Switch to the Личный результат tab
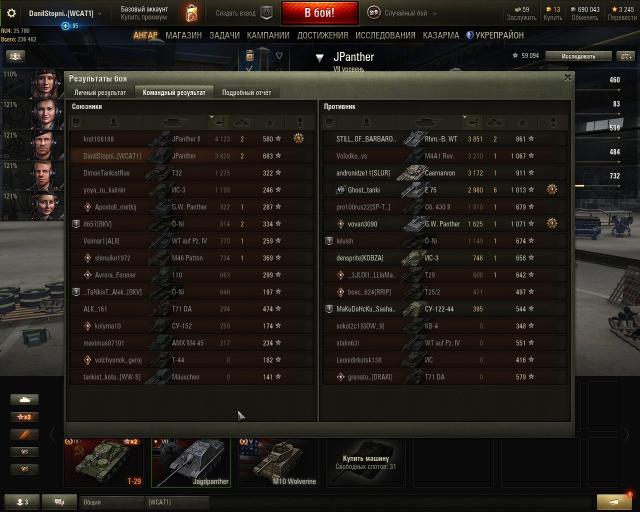Viewport: 640px width, 512px height. click(99, 92)
